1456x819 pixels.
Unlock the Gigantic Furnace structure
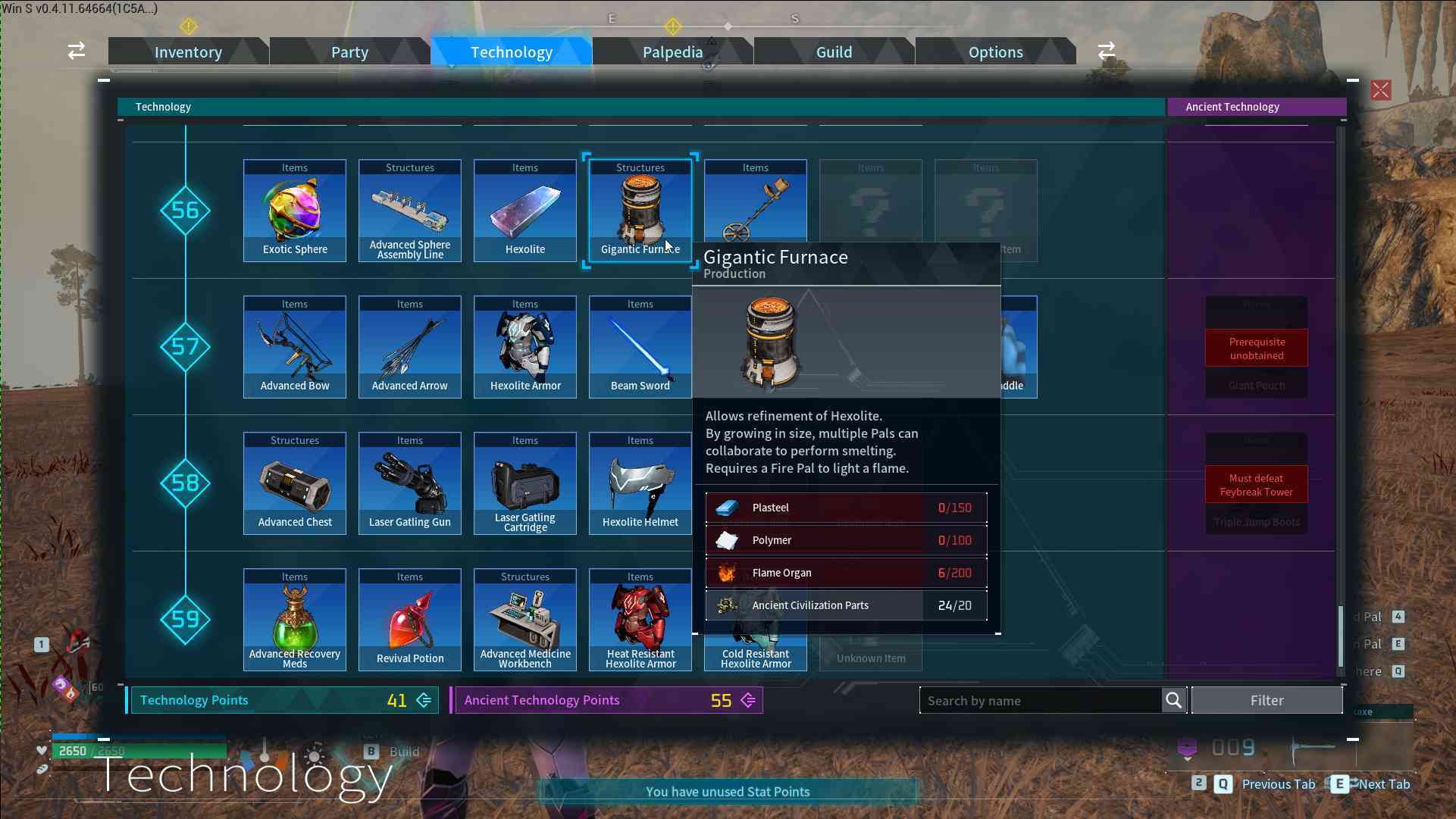tap(640, 211)
